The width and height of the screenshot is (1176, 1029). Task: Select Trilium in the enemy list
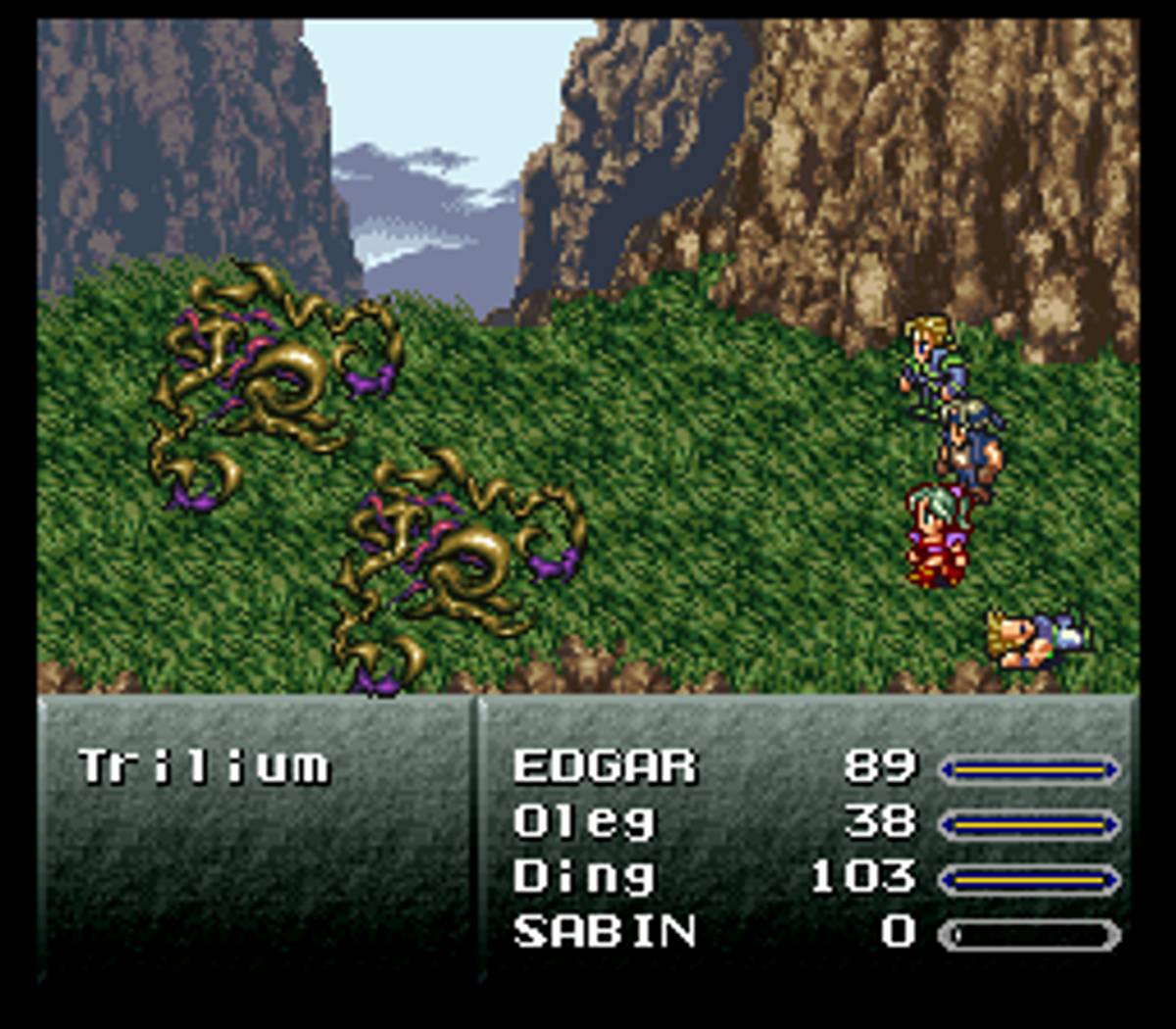point(204,766)
